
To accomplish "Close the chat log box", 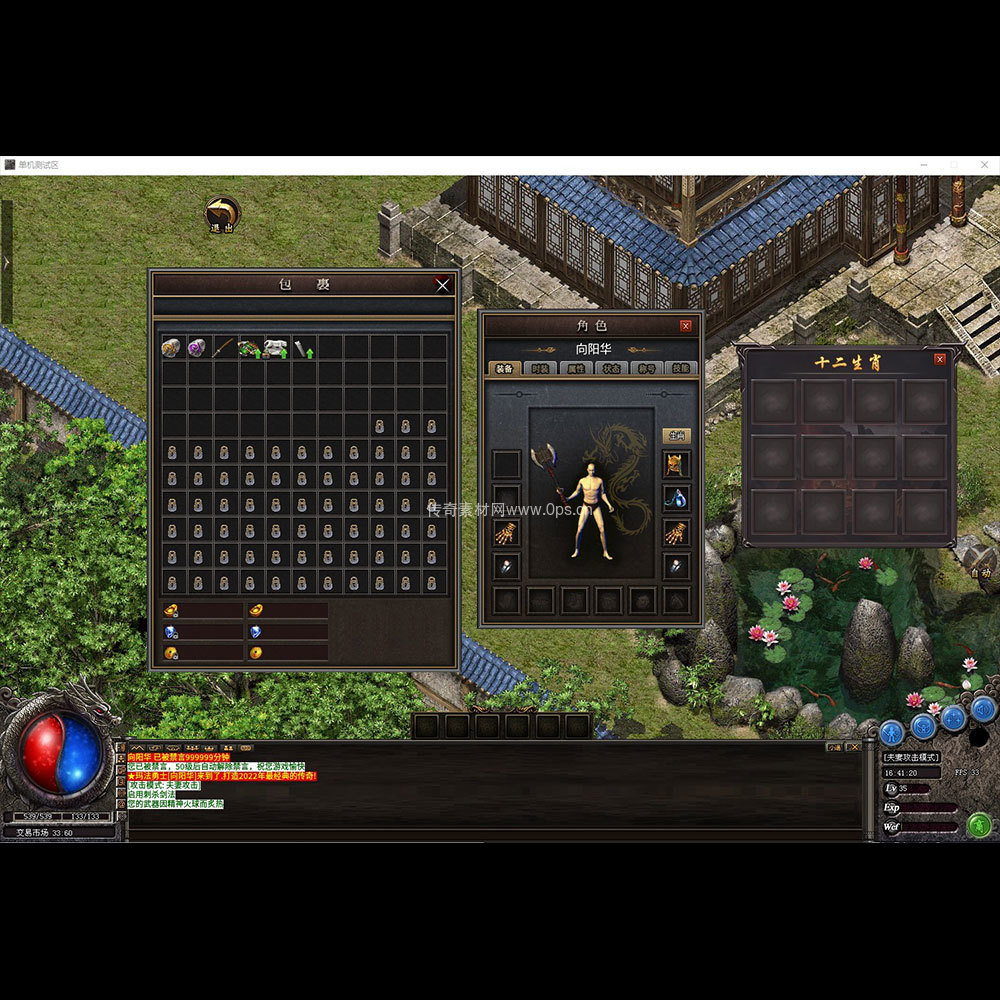I will coord(854,747).
